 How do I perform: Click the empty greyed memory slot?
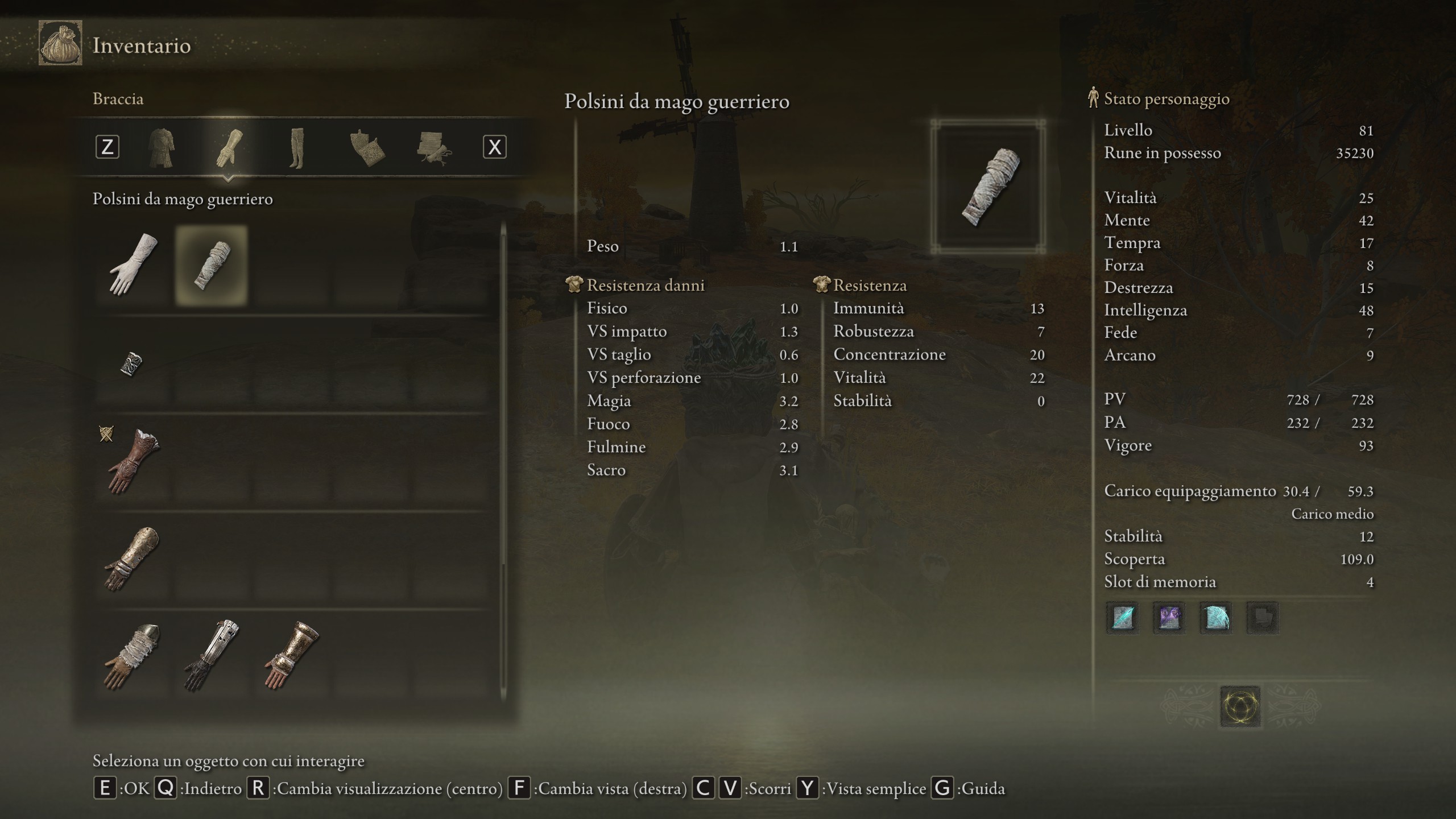[1262, 618]
